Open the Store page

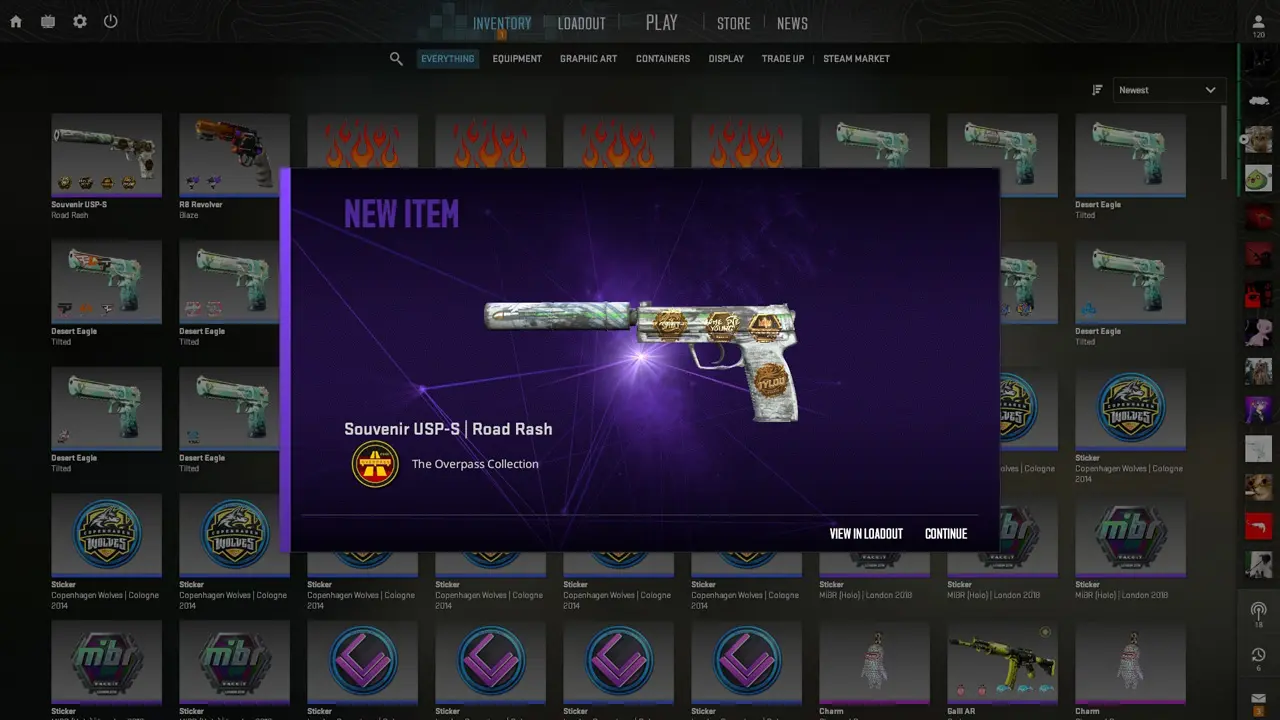click(x=733, y=24)
